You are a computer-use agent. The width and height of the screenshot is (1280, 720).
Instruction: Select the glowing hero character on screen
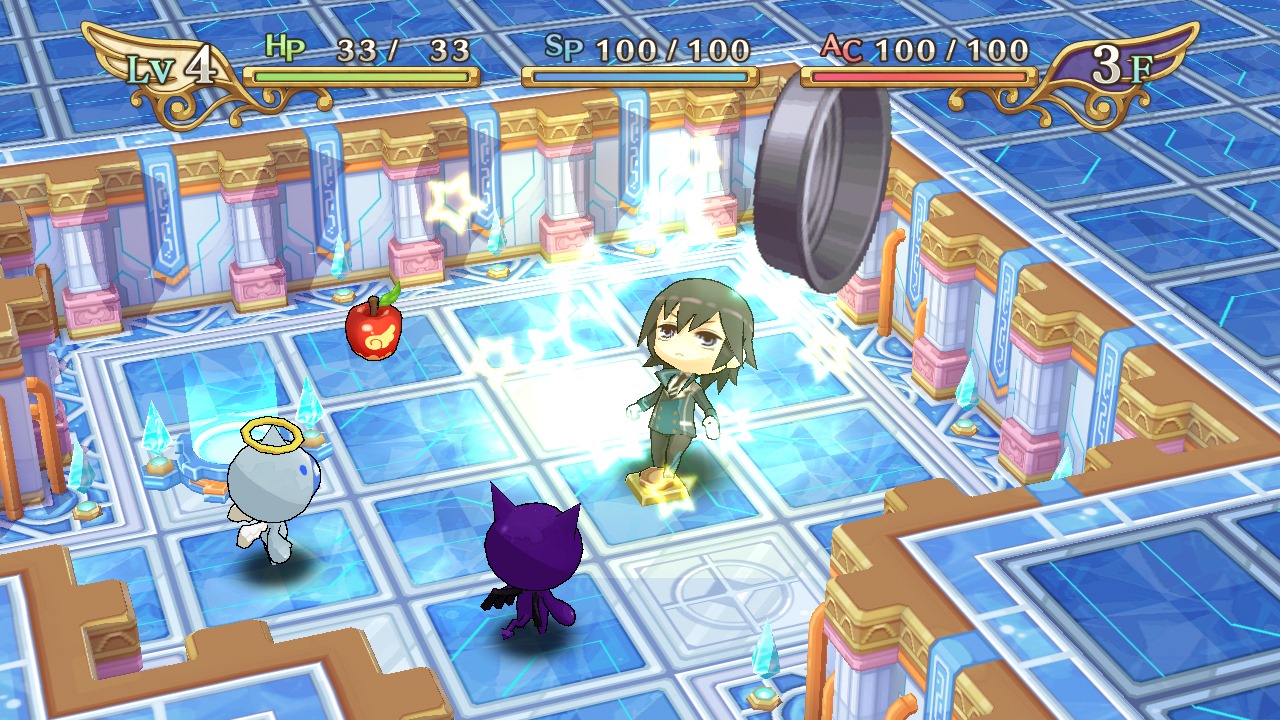tap(690, 380)
